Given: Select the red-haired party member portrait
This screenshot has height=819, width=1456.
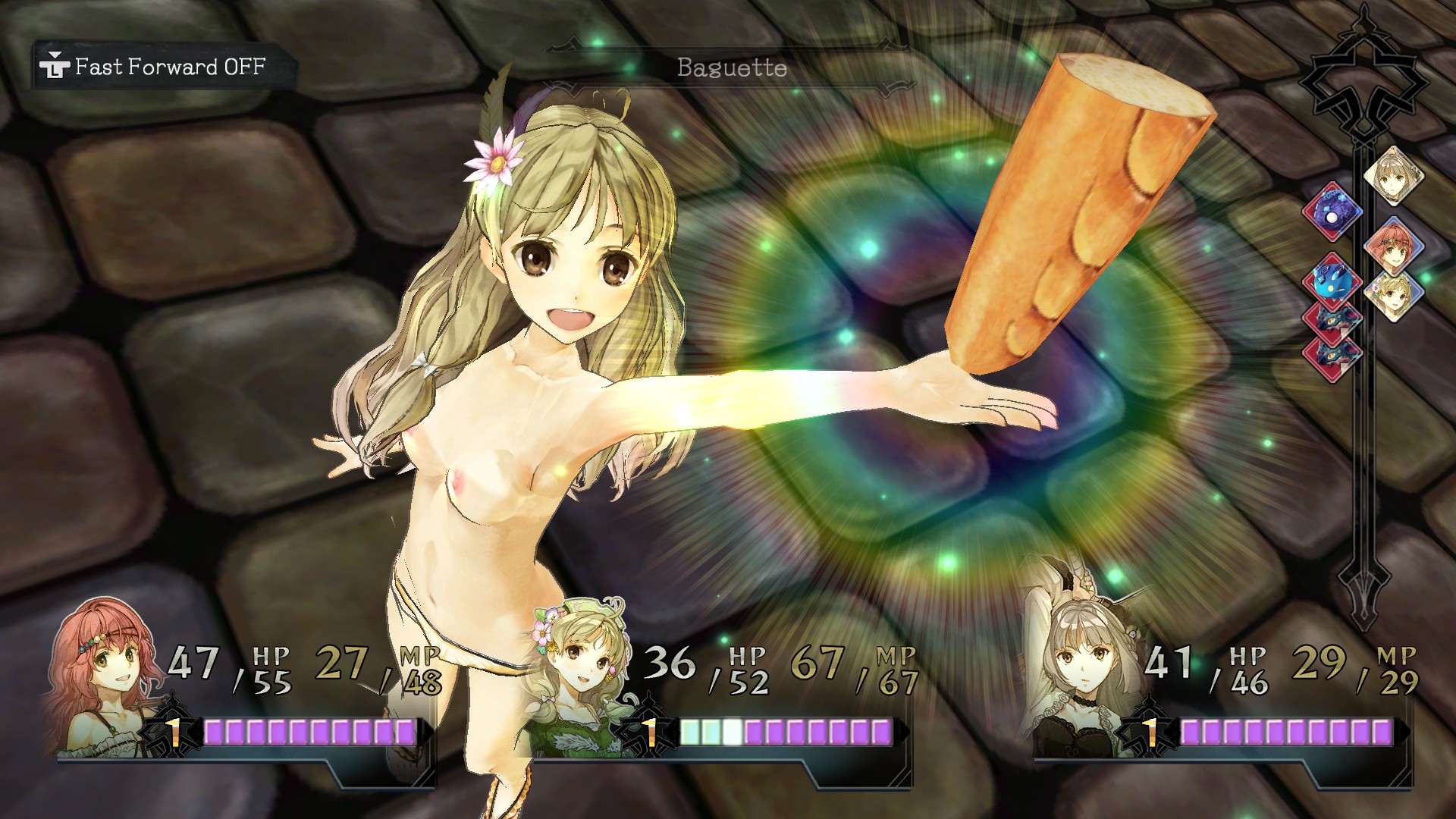Looking at the screenshot, I should [106, 675].
